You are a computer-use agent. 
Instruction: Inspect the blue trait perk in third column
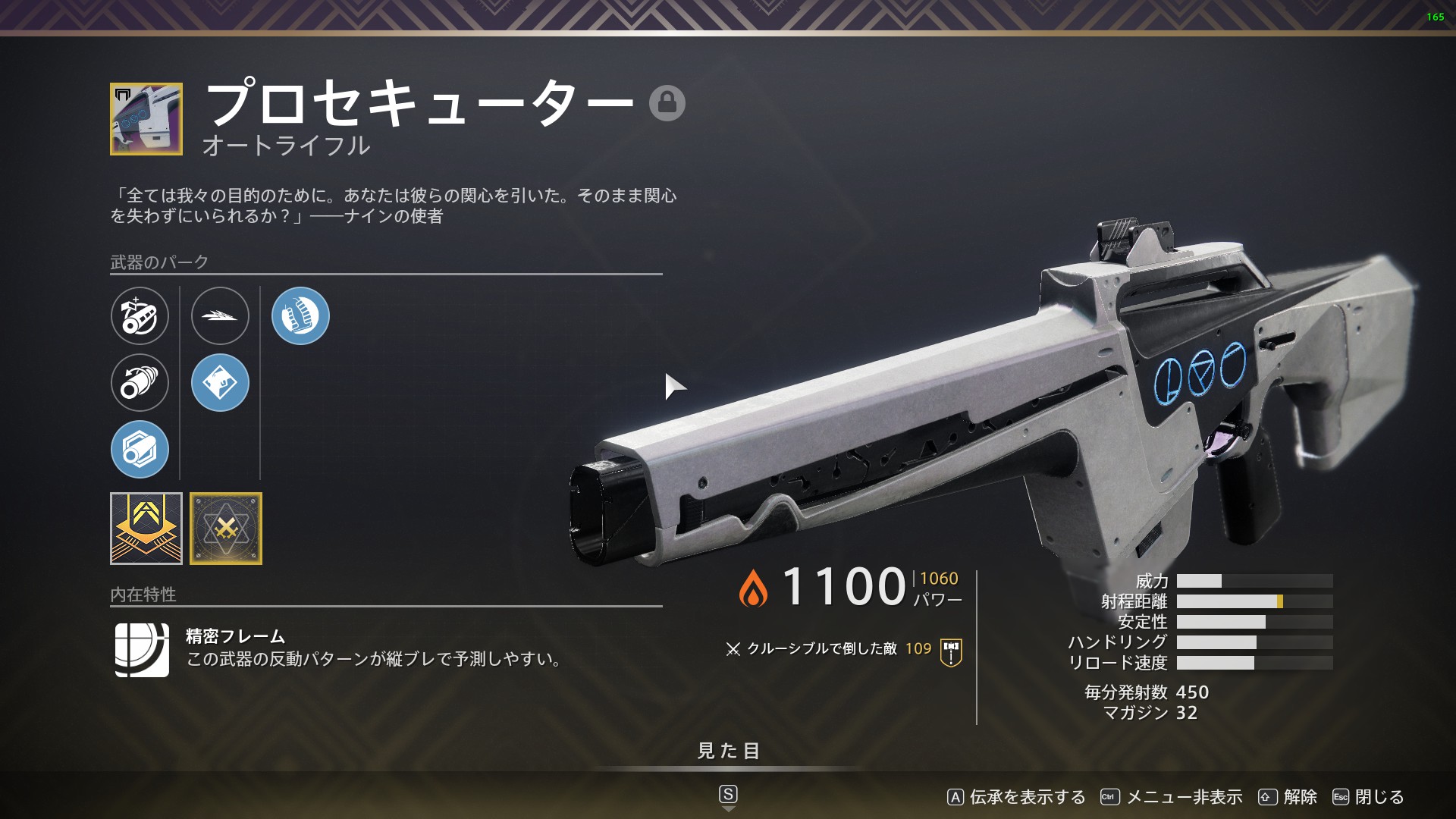point(300,315)
